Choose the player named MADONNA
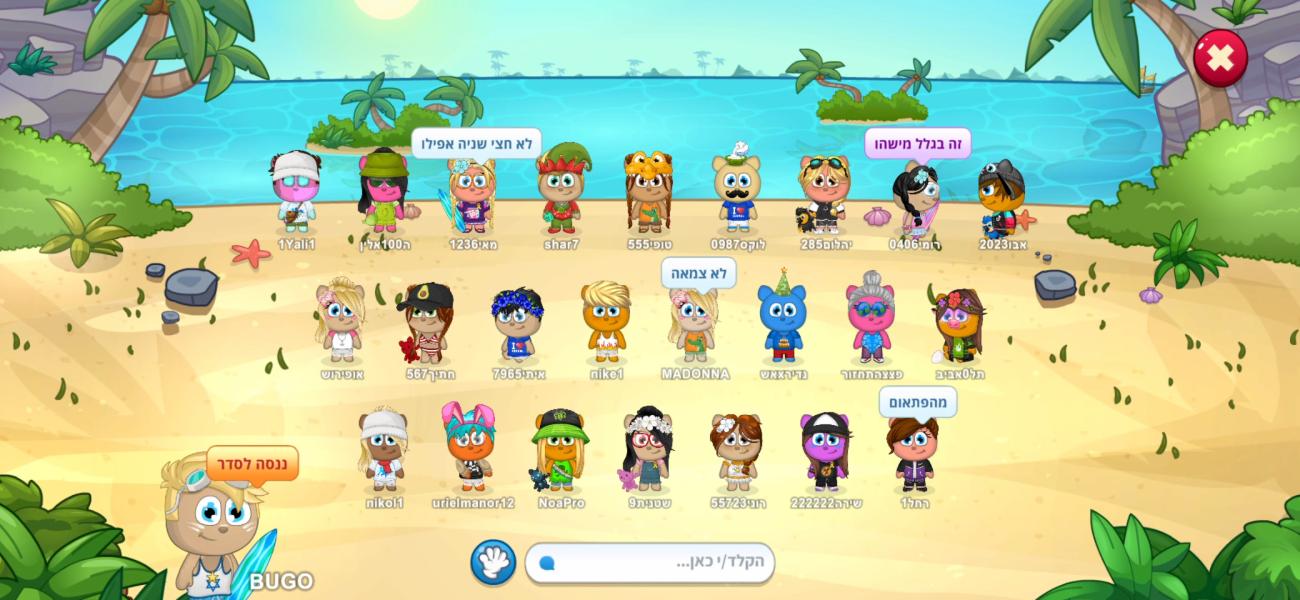This screenshot has width=1300, height=600. point(693,326)
